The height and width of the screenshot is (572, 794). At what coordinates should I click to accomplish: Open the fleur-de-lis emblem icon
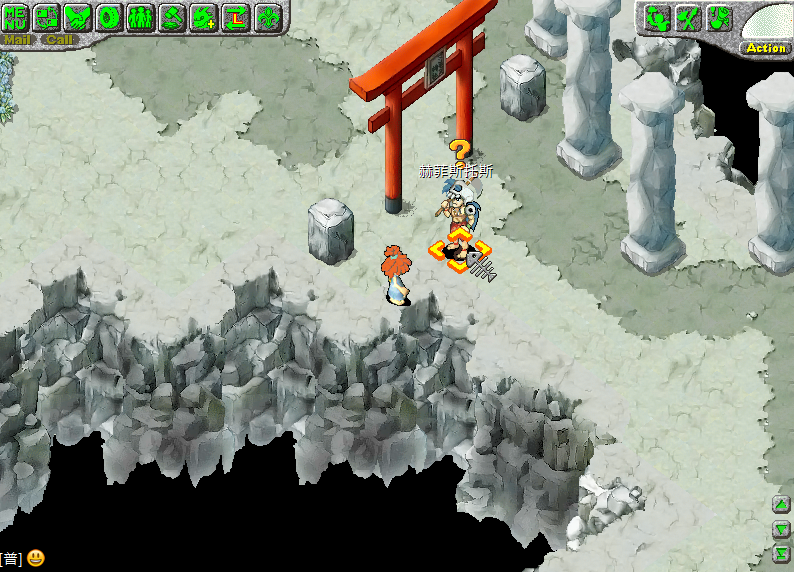pos(268,17)
